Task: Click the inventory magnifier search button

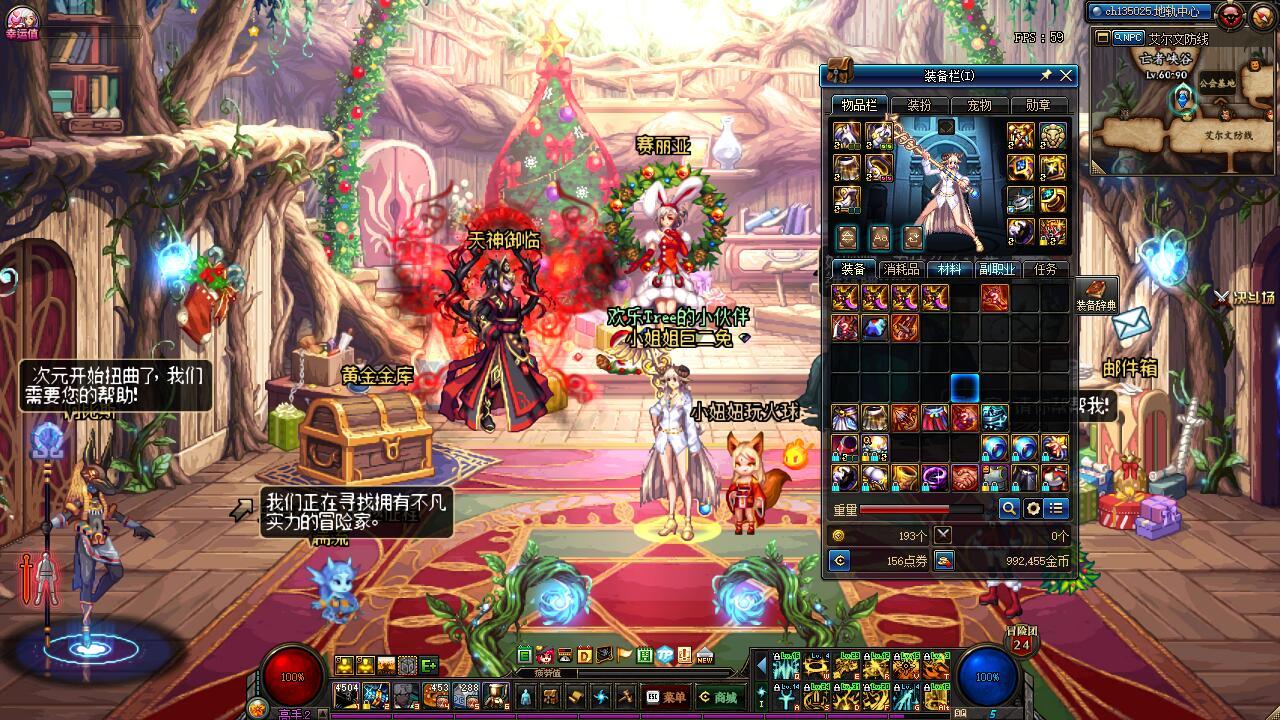Action: click(1010, 509)
